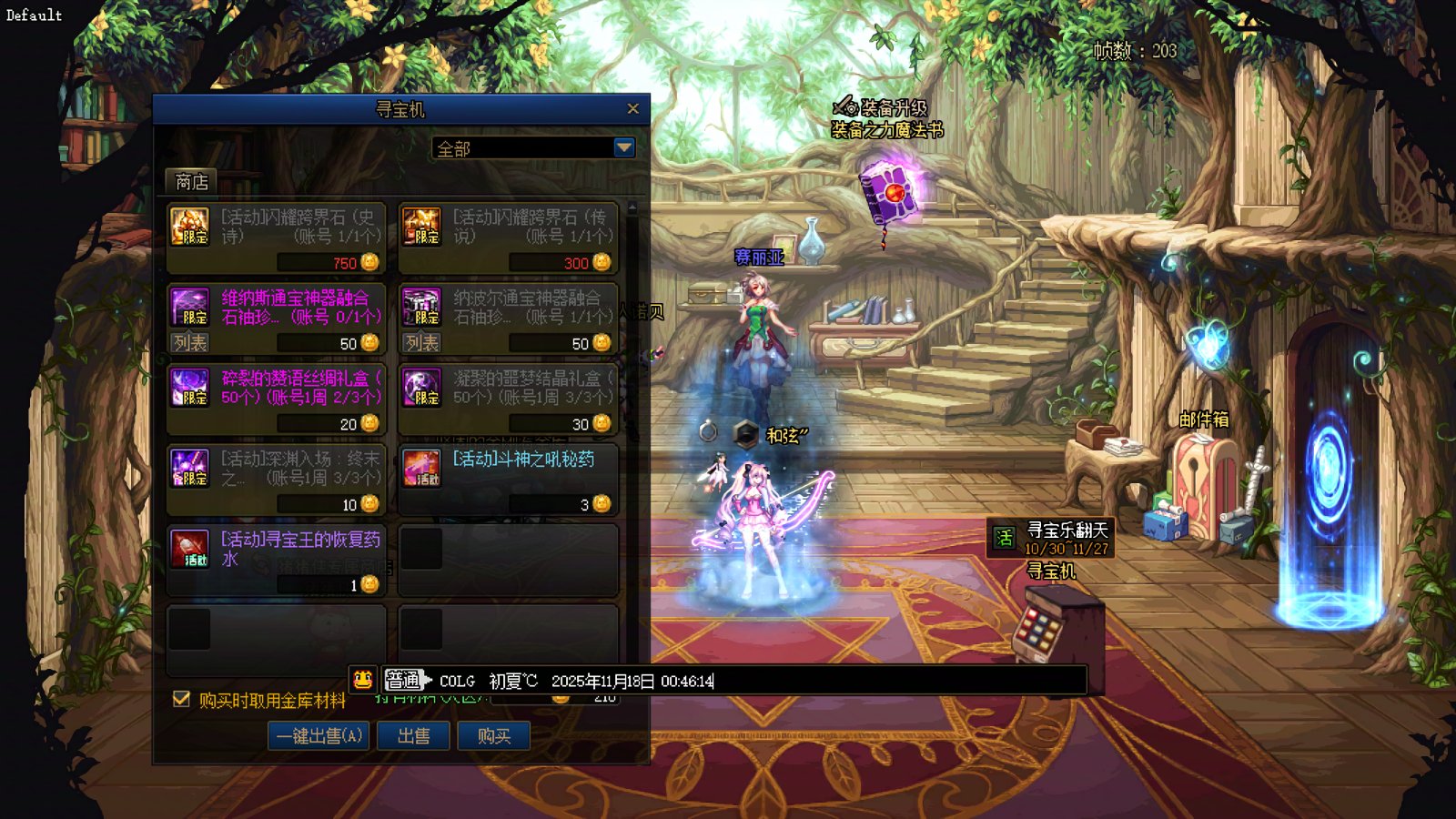The width and height of the screenshot is (1456, 819).
Task: Toggle the 购买时取用金库材料 checkbox
Action: point(181,699)
